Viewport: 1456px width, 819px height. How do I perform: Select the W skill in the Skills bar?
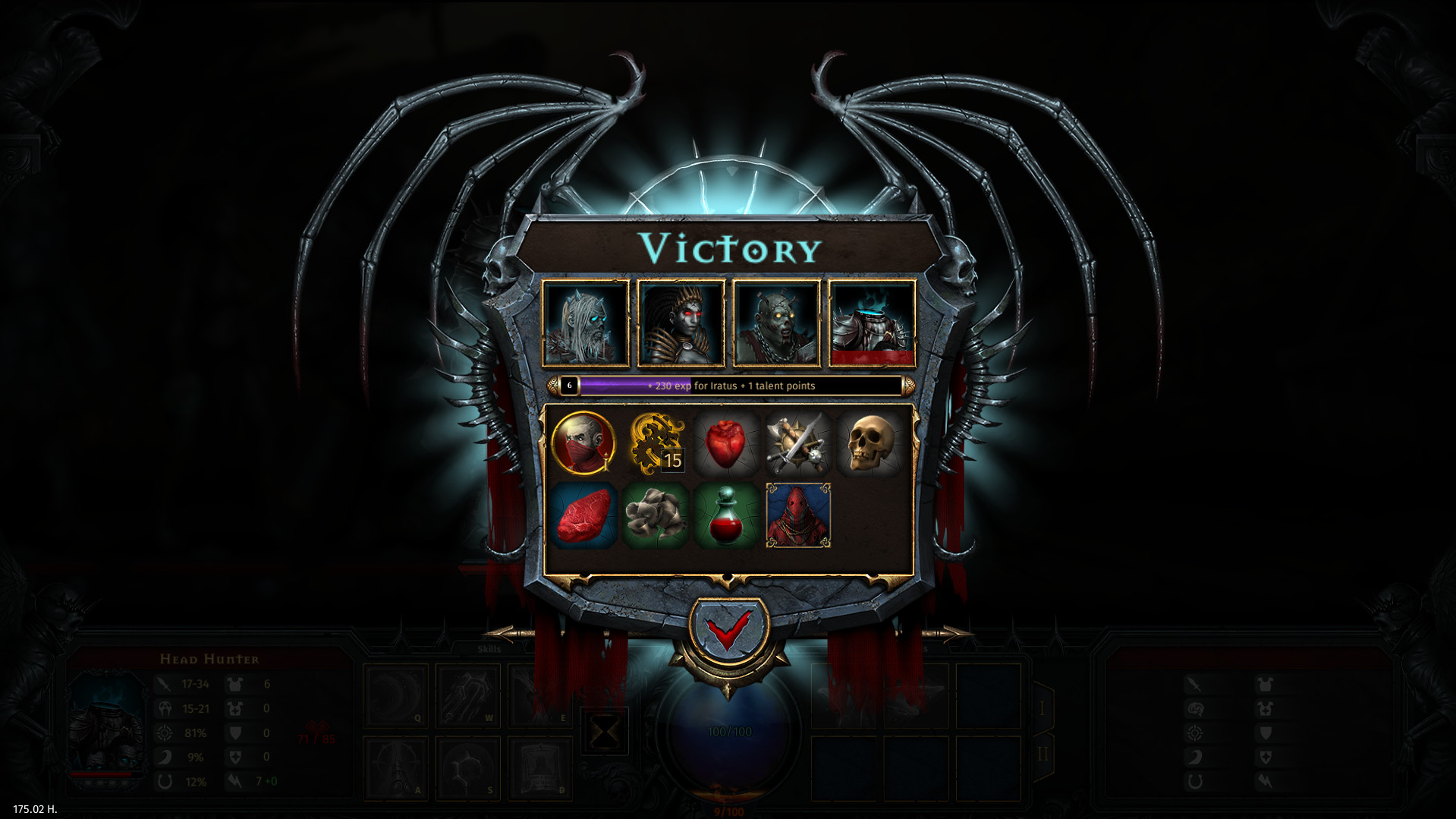(467, 695)
